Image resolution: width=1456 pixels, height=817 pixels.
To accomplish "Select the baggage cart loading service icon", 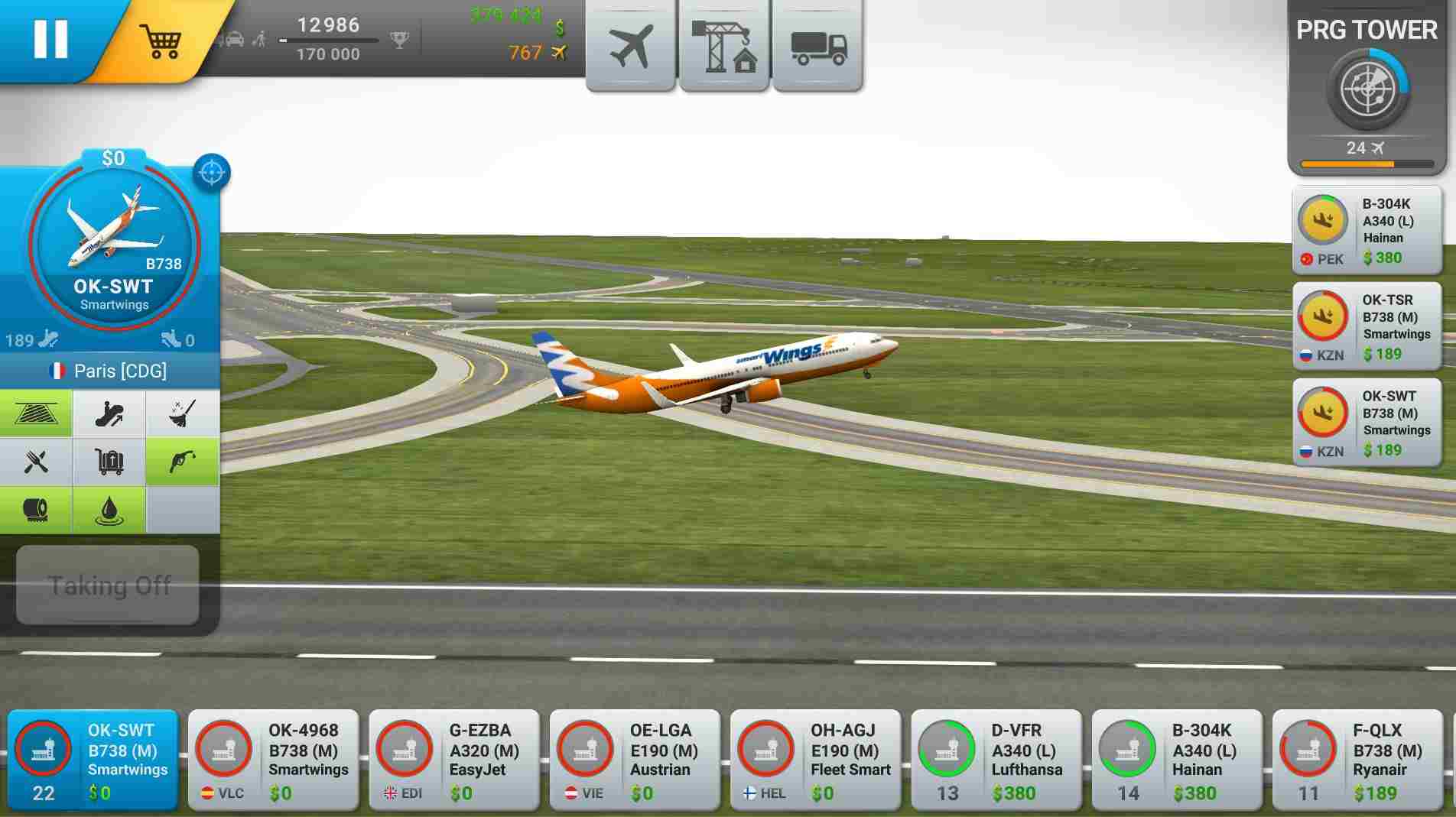I will (x=109, y=462).
